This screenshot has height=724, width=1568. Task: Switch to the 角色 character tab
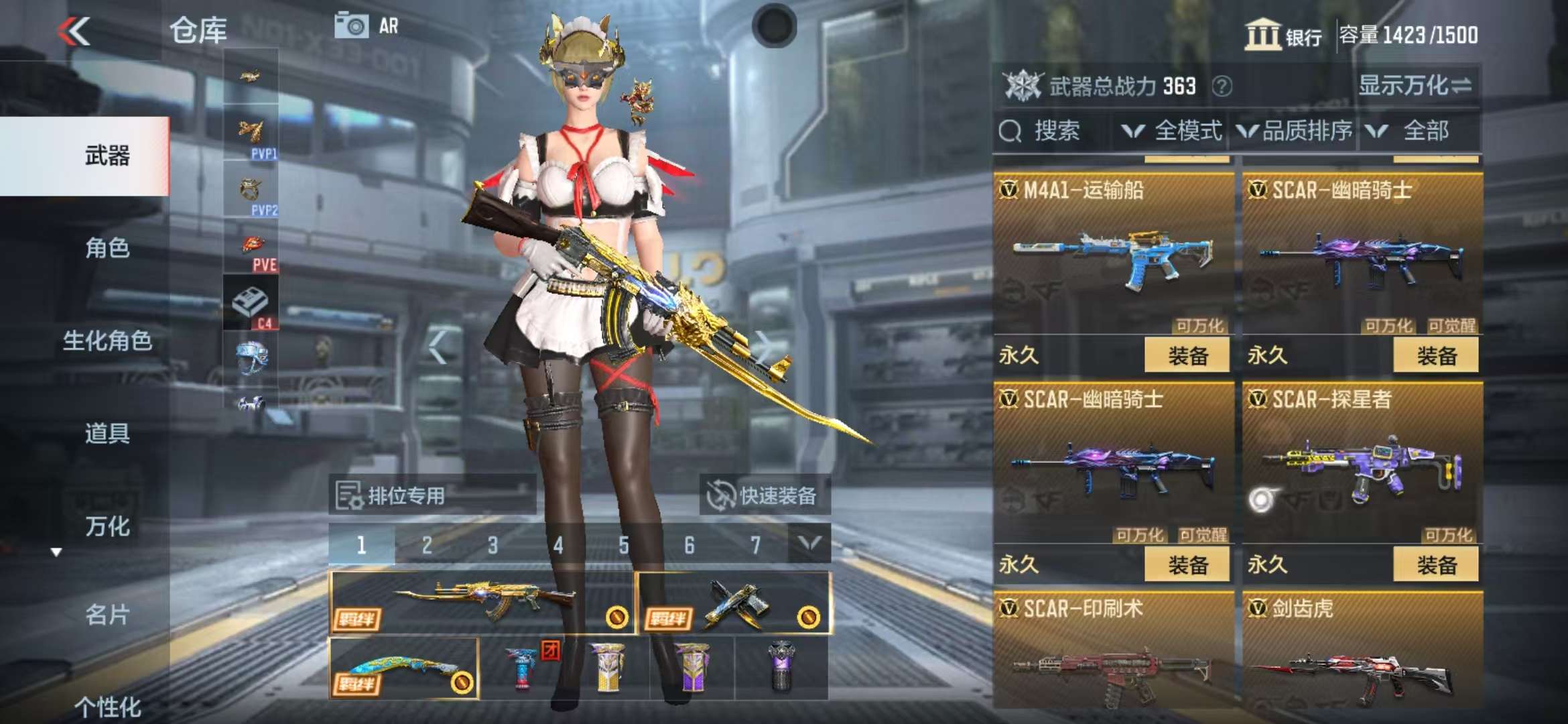pos(107,248)
